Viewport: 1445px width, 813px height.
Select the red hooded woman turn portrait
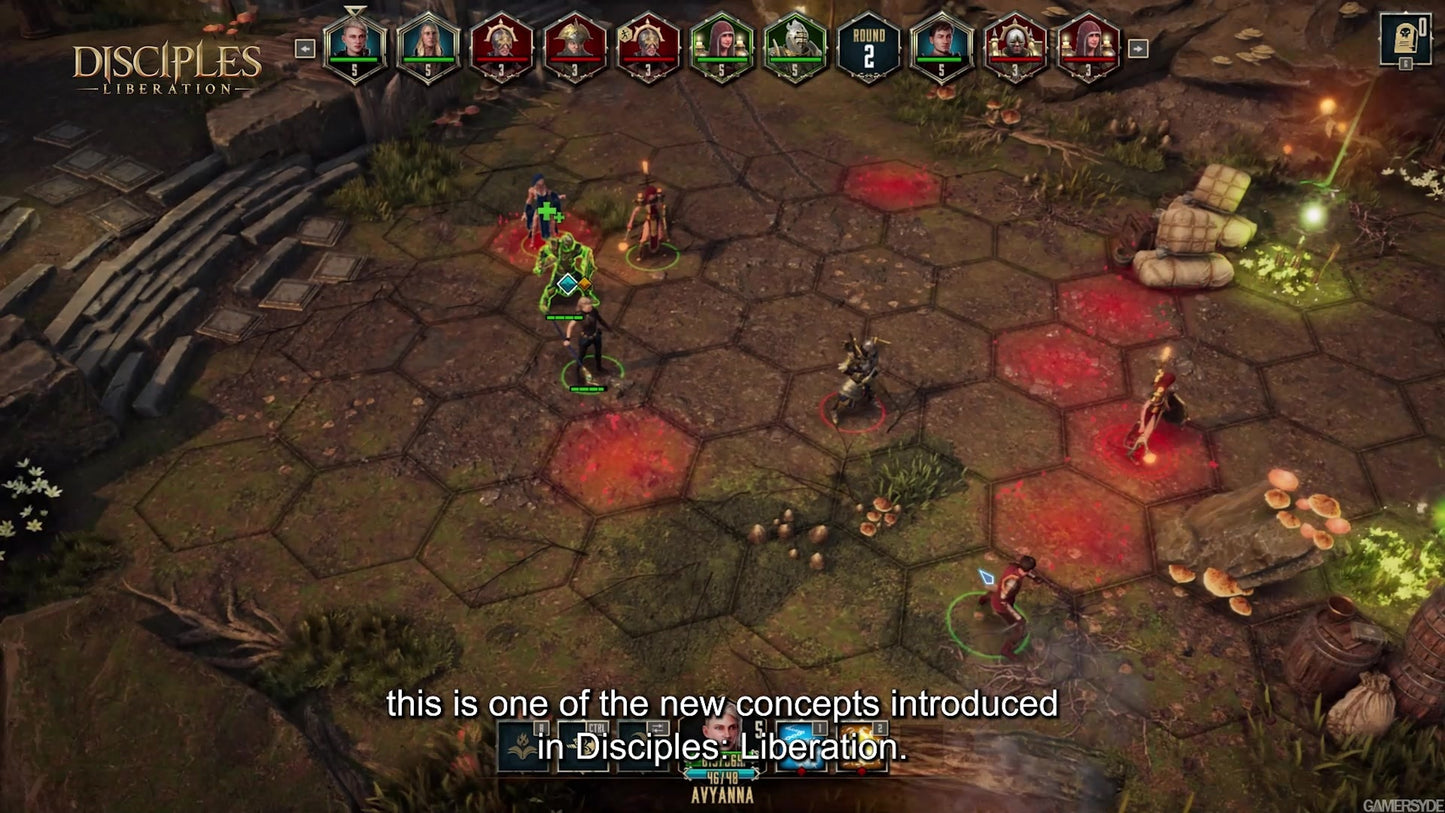(x=1088, y=46)
